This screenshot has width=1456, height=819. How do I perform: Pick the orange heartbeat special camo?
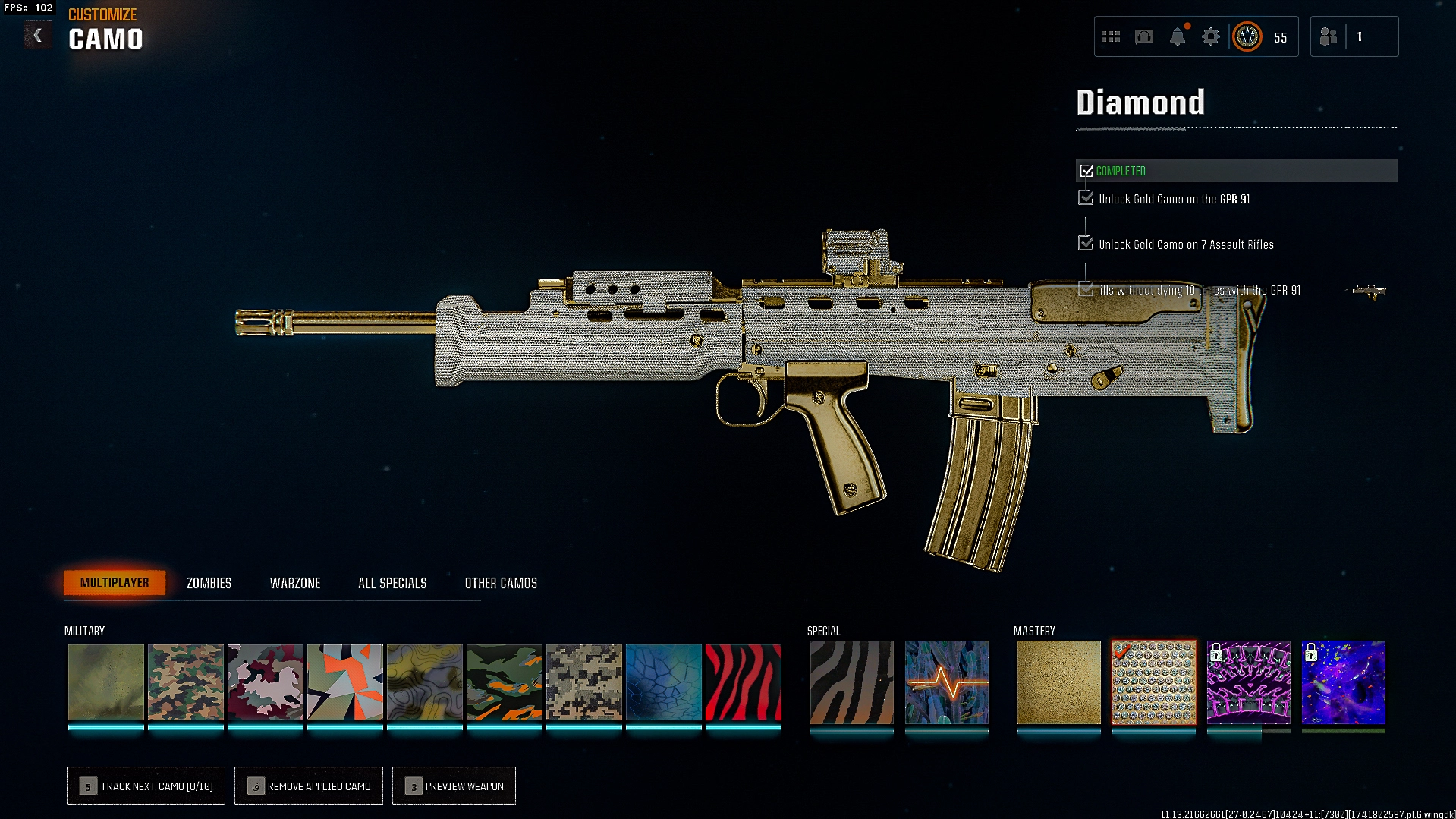pos(947,682)
